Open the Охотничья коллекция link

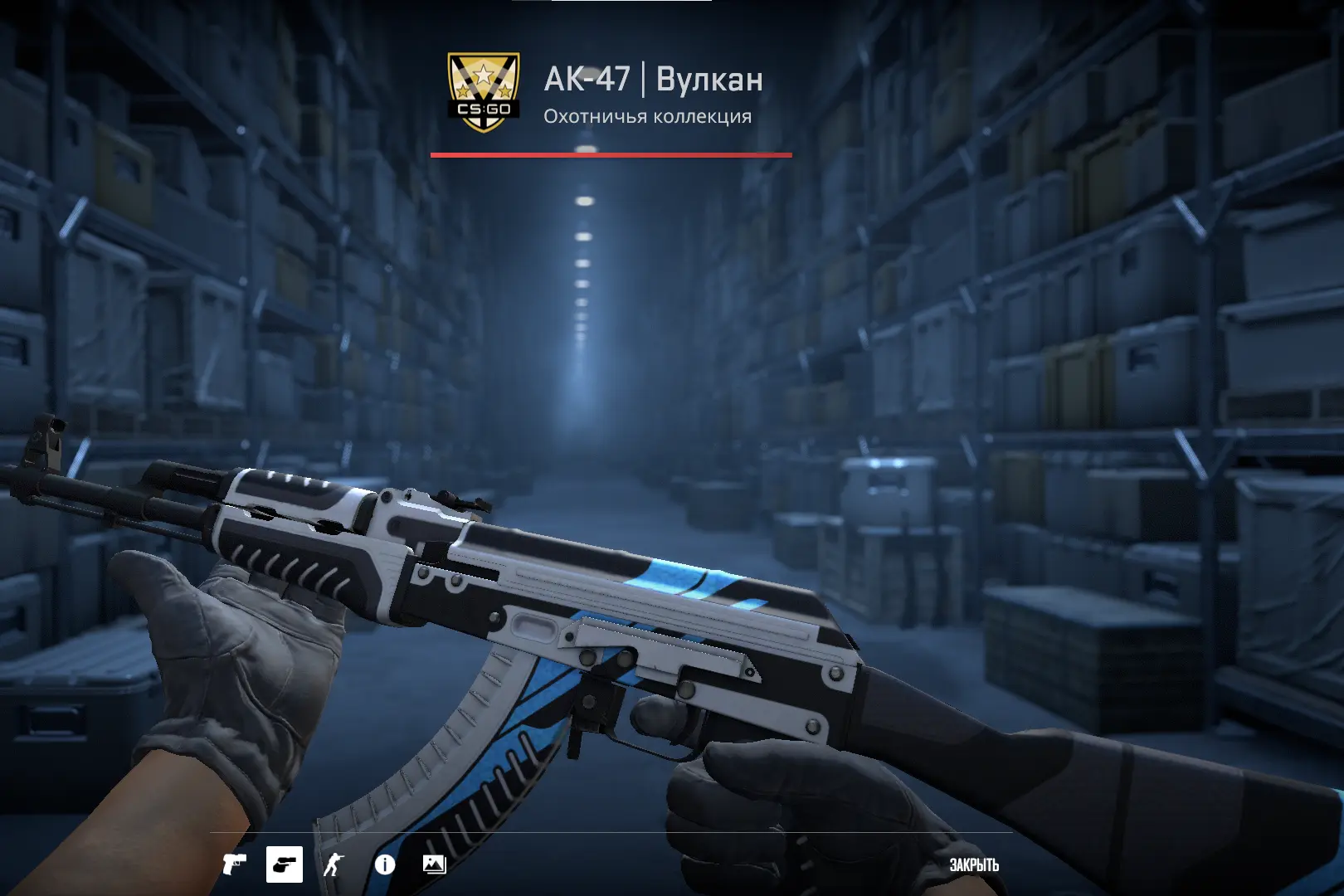645,118
